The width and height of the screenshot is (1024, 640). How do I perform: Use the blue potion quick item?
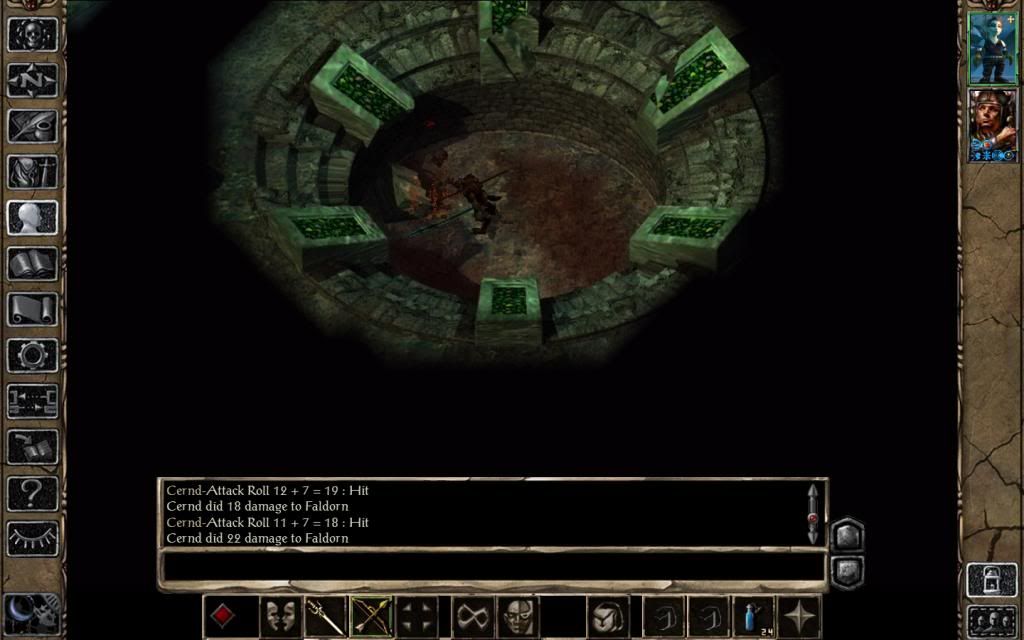752,616
